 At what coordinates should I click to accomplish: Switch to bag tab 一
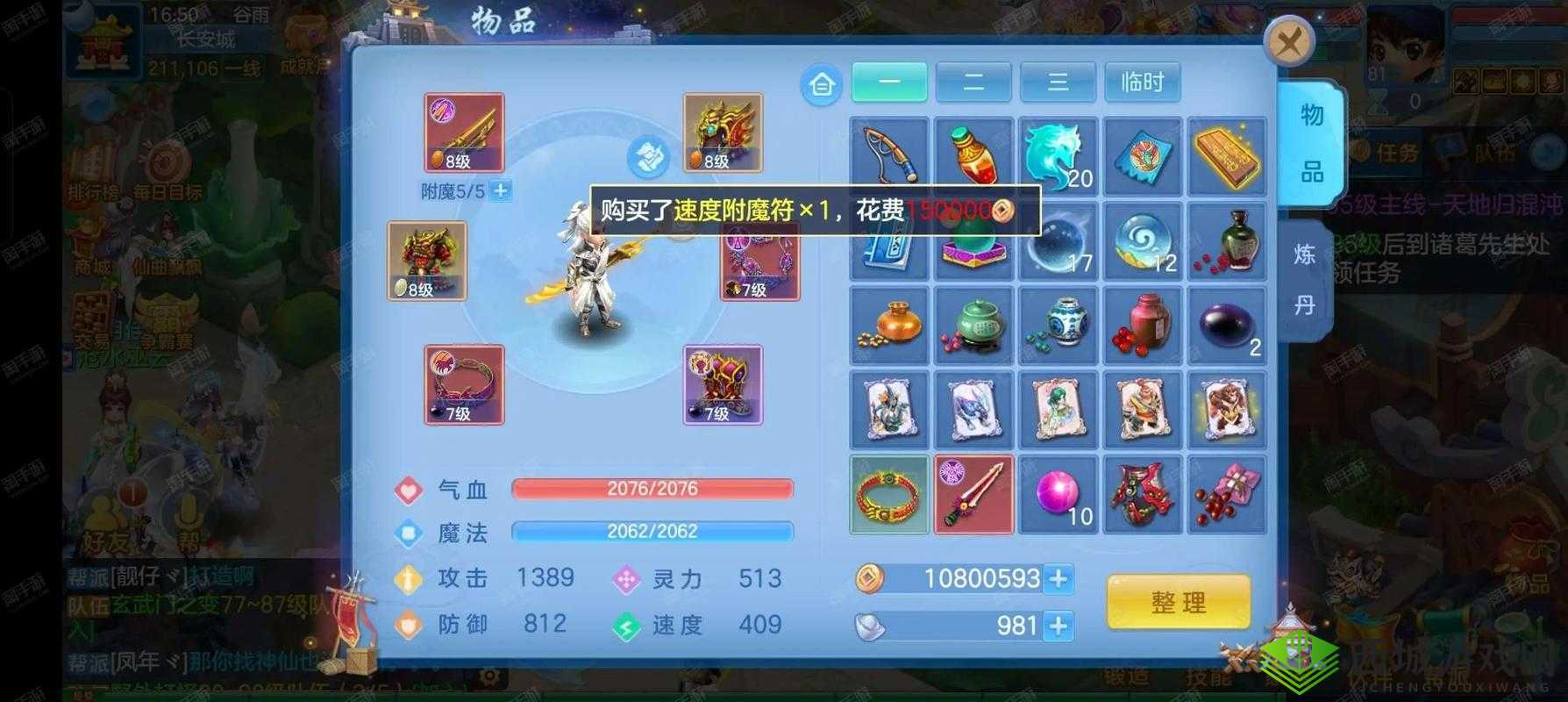click(x=887, y=82)
